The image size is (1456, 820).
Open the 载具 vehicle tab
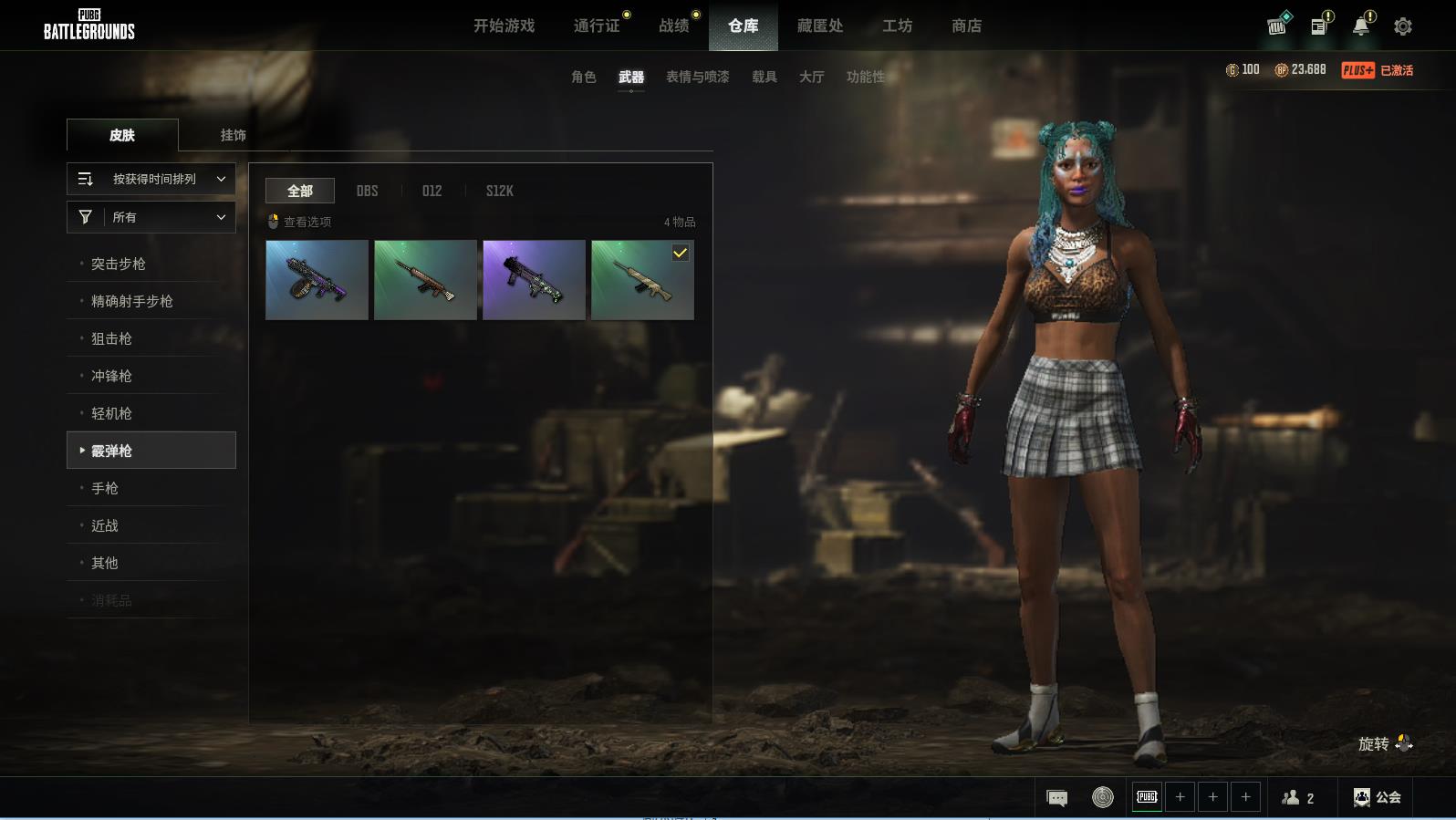point(764,78)
